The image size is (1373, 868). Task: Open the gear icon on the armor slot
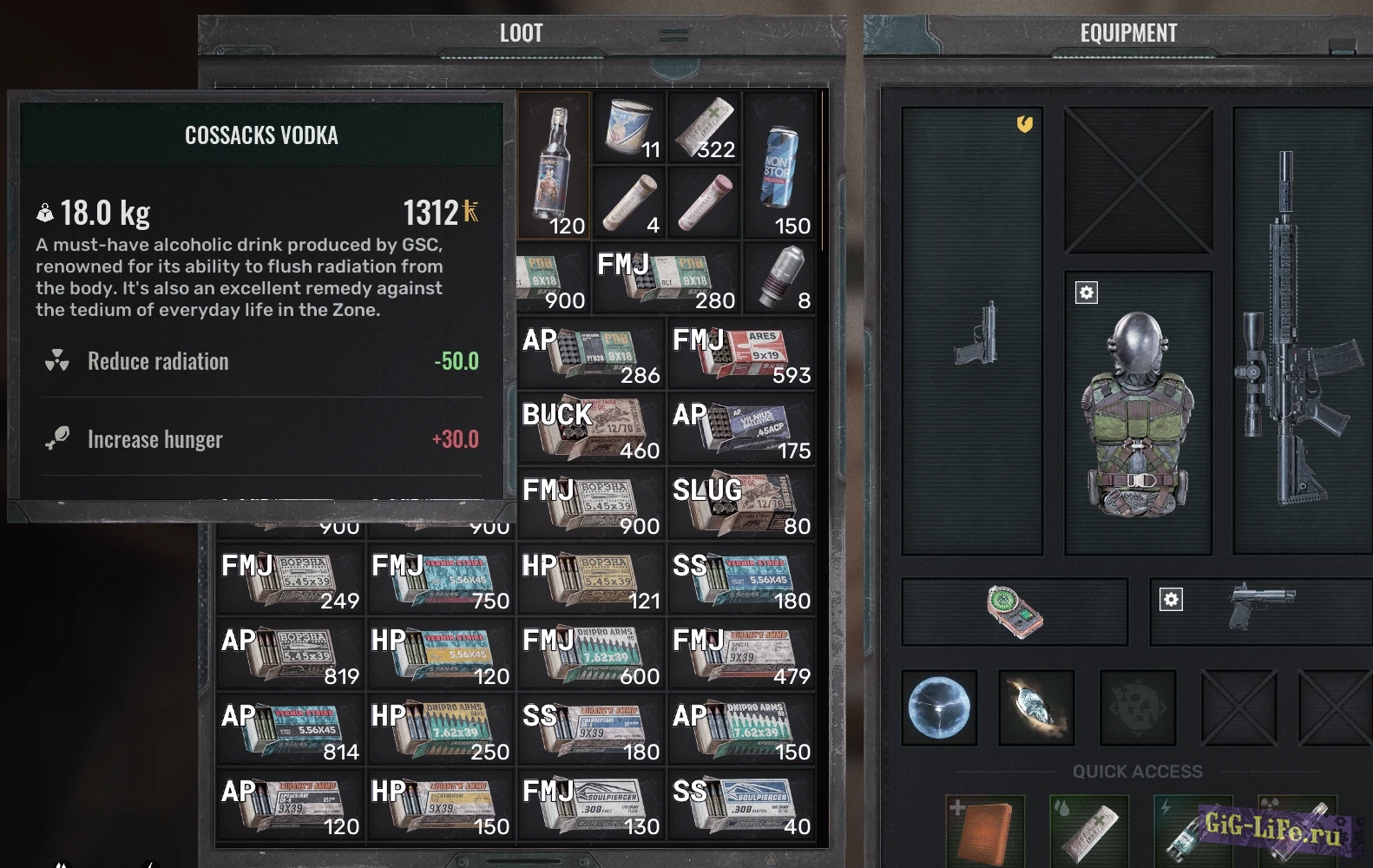[x=1087, y=293]
